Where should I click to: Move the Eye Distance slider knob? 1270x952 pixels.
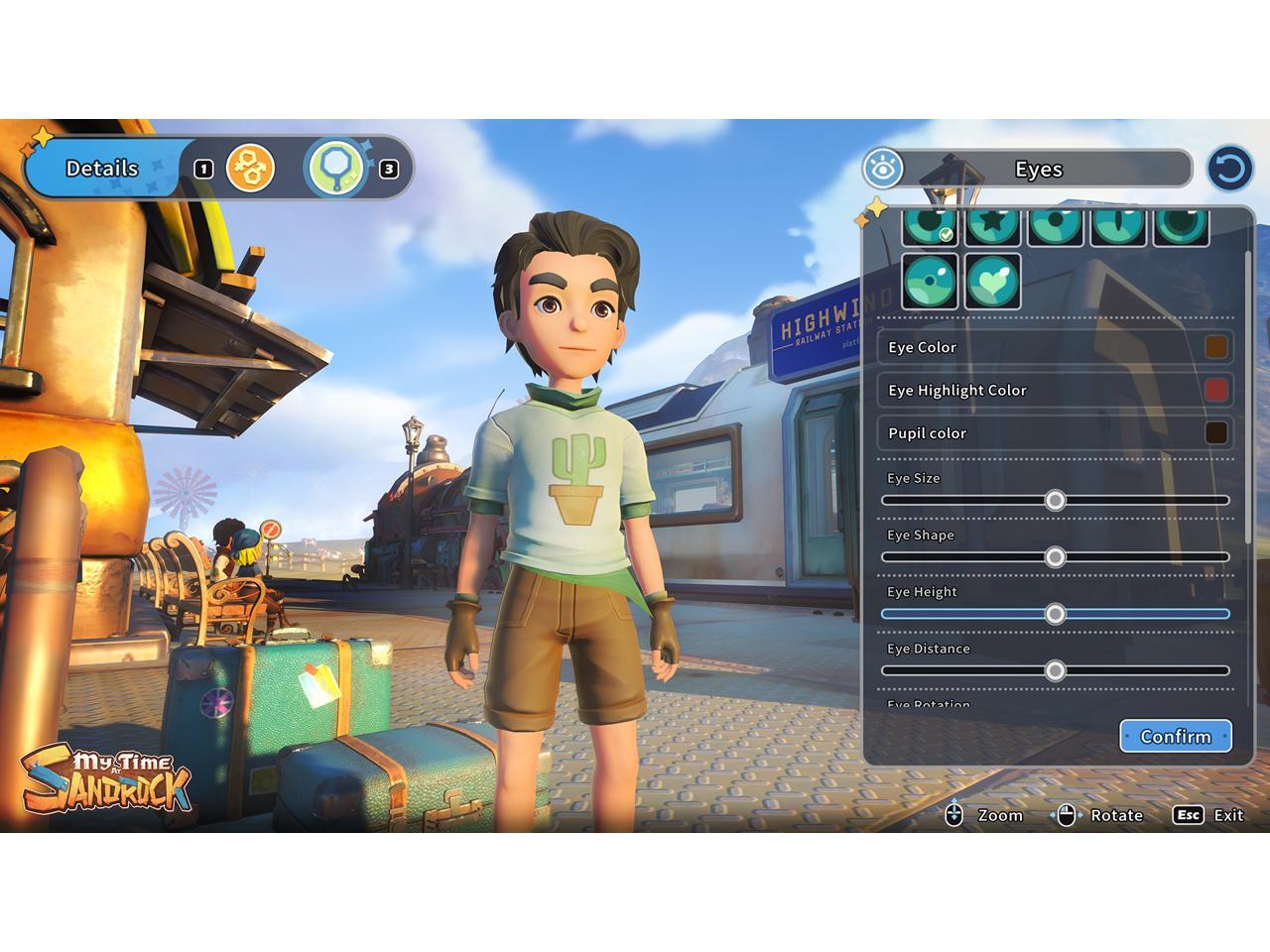point(1056,671)
